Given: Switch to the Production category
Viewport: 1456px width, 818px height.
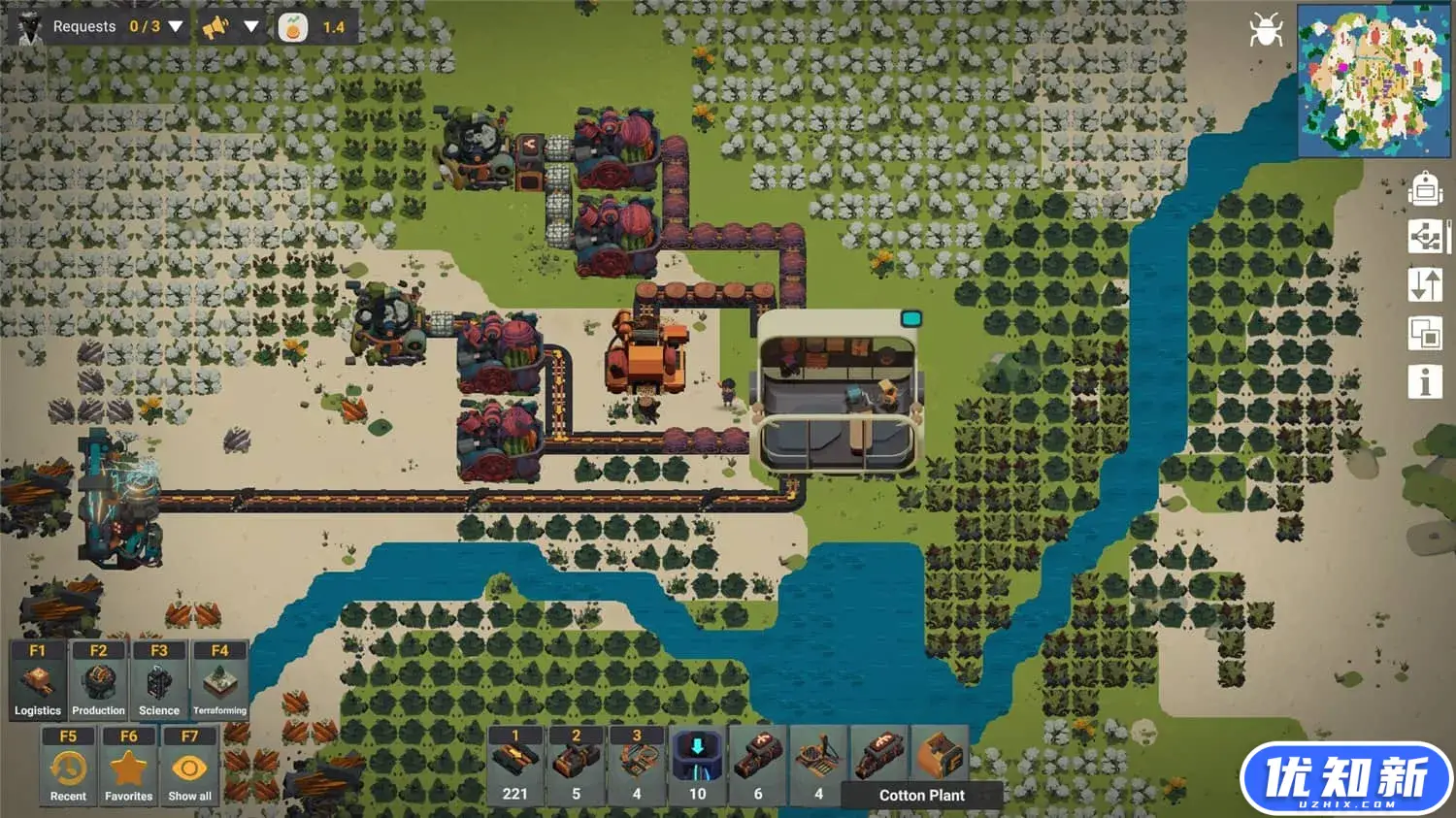Looking at the screenshot, I should click(x=98, y=680).
